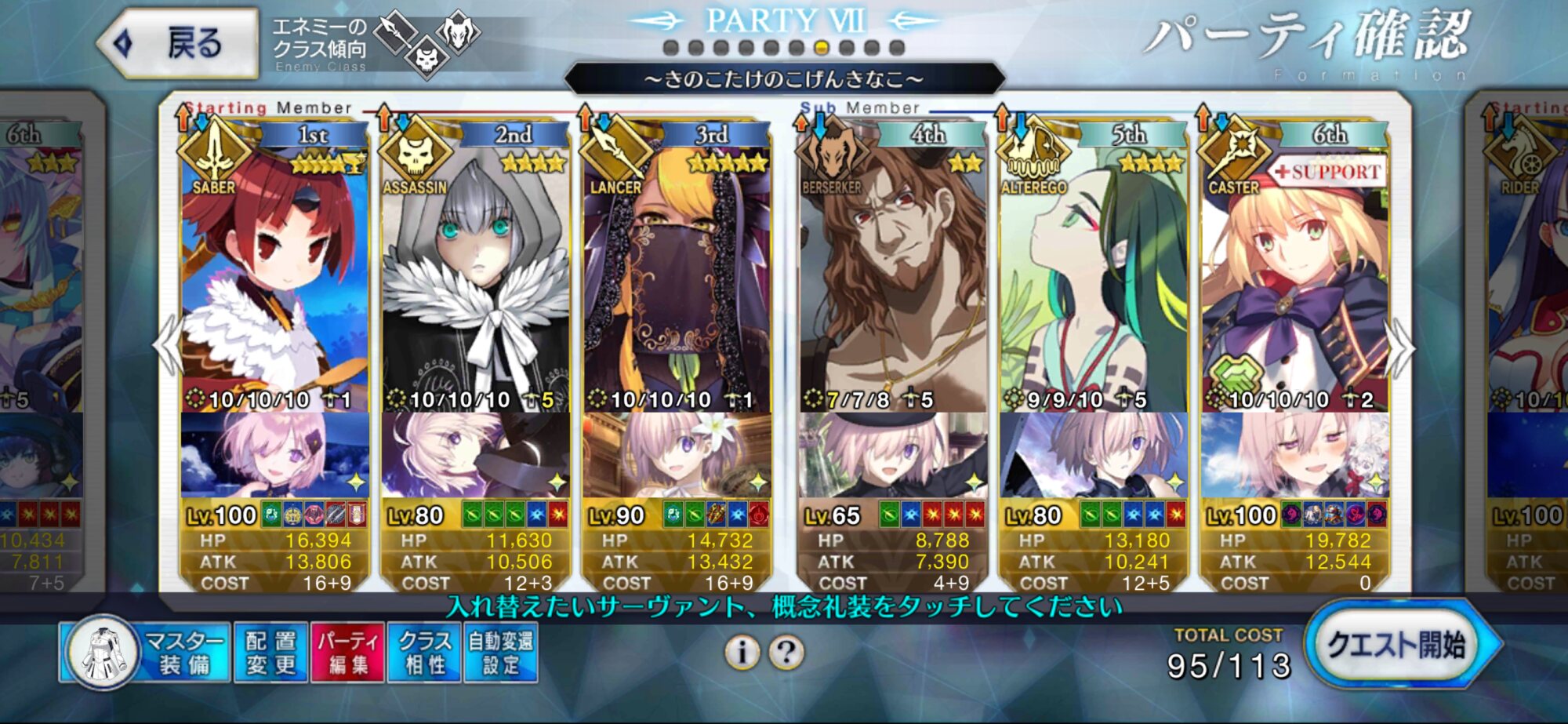
Task: Choose the 3rd Lancer servant card
Action: [676, 275]
